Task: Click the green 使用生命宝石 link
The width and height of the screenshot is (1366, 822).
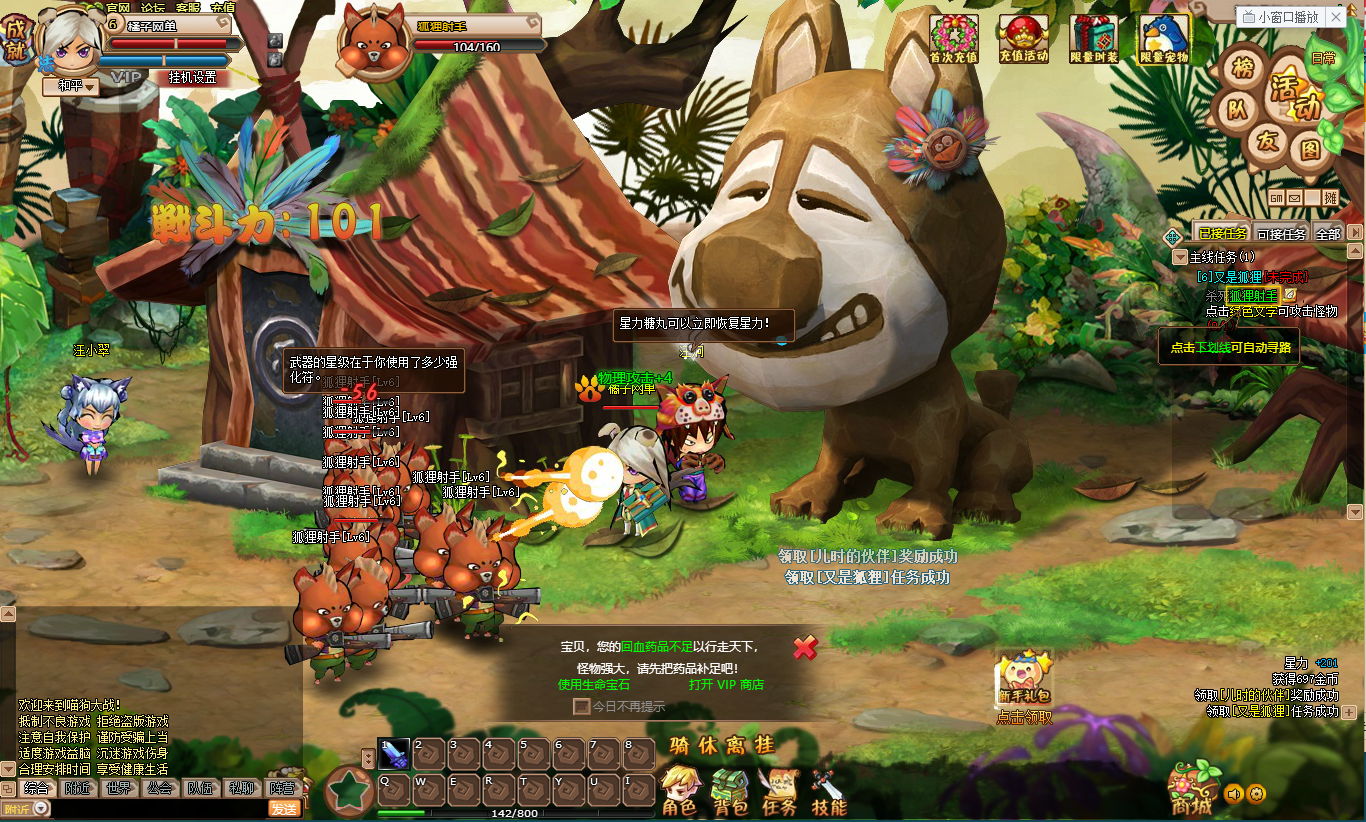Action: click(x=594, y=685)
